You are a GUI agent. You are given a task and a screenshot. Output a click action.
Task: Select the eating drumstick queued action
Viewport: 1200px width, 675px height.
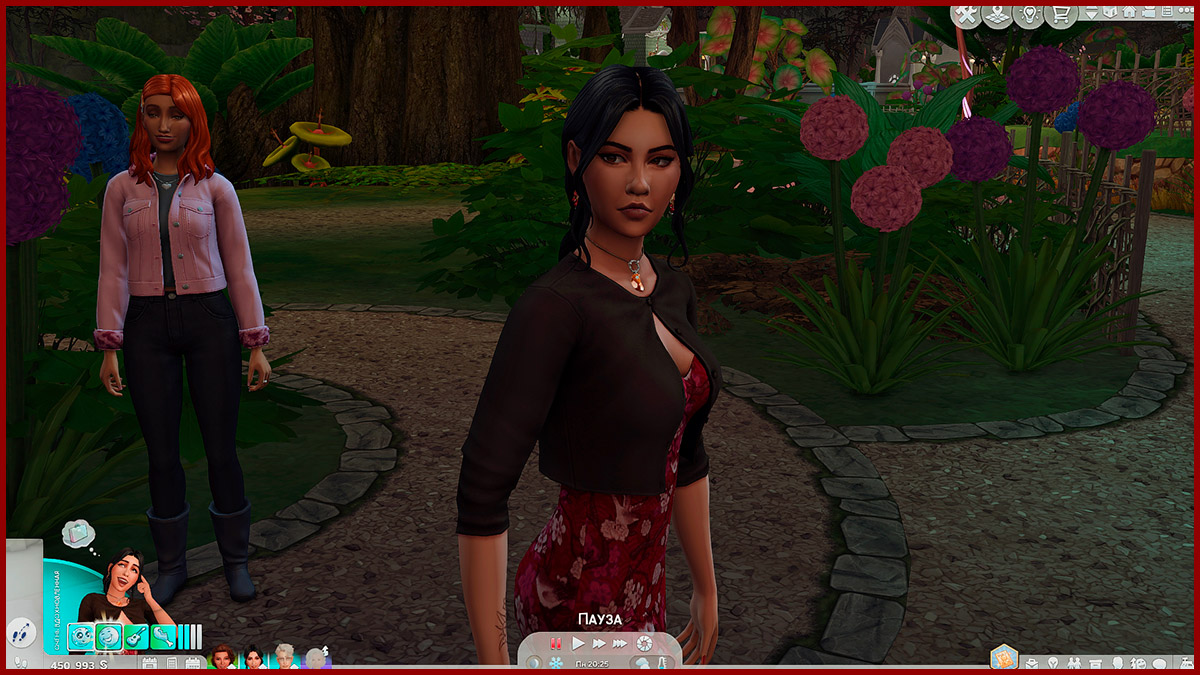coord(164,635)
